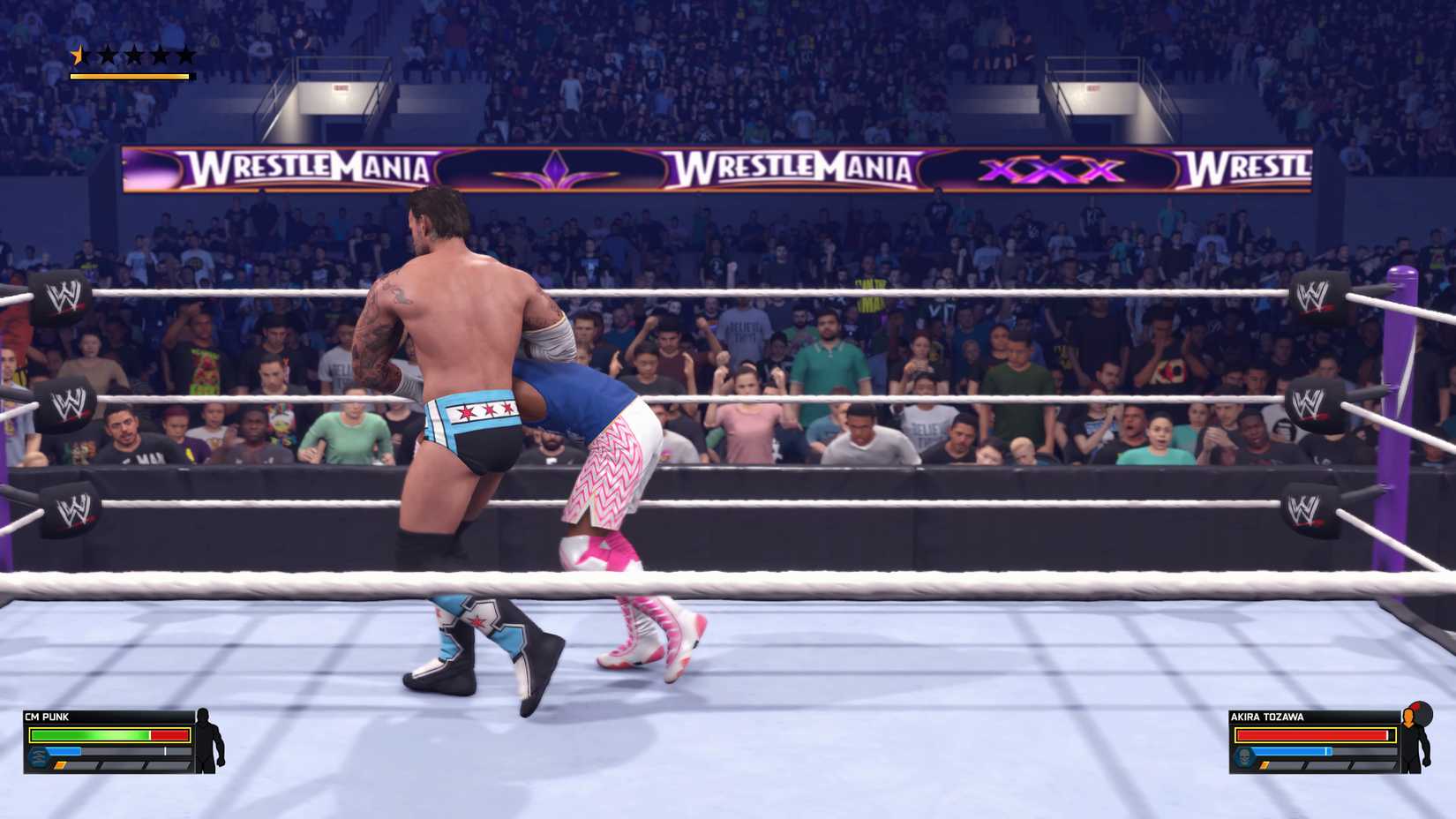The width and height of the screenshot is (1456, 819).
Task: Click the first star in the match rating
Action: [x=79, y=55]
